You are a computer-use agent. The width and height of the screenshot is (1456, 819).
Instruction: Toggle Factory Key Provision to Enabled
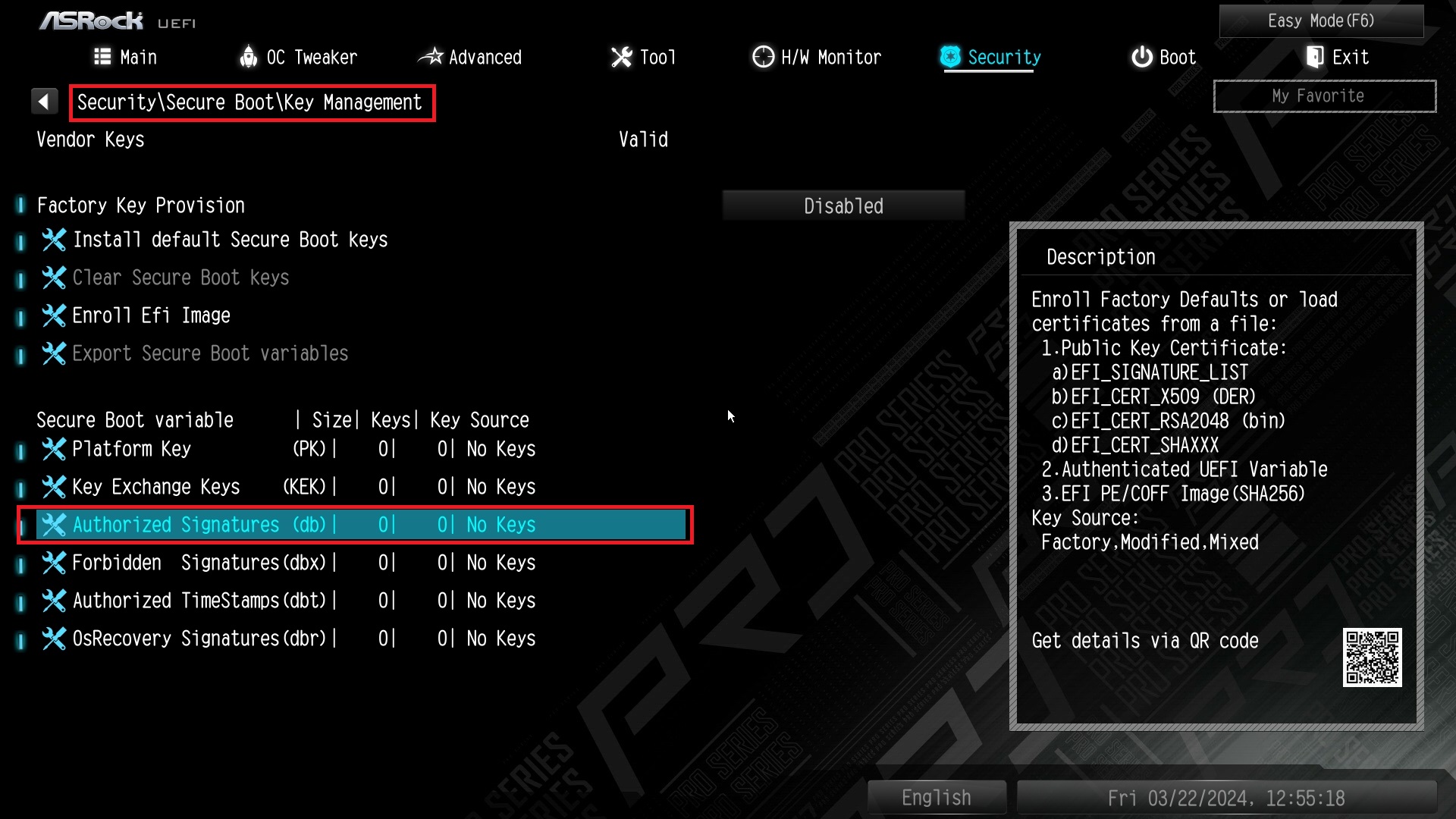843,205
